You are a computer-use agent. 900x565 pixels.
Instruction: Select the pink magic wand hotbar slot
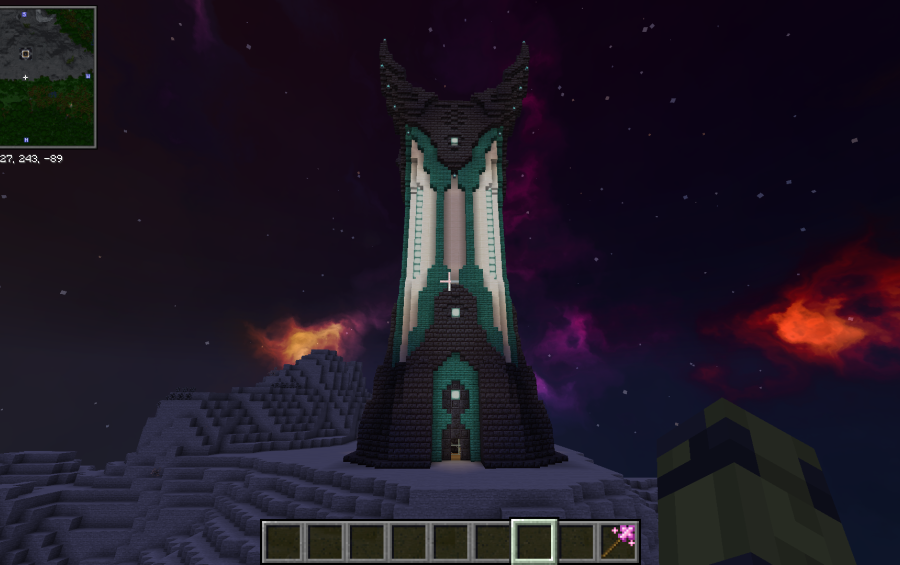click(619, 541)
